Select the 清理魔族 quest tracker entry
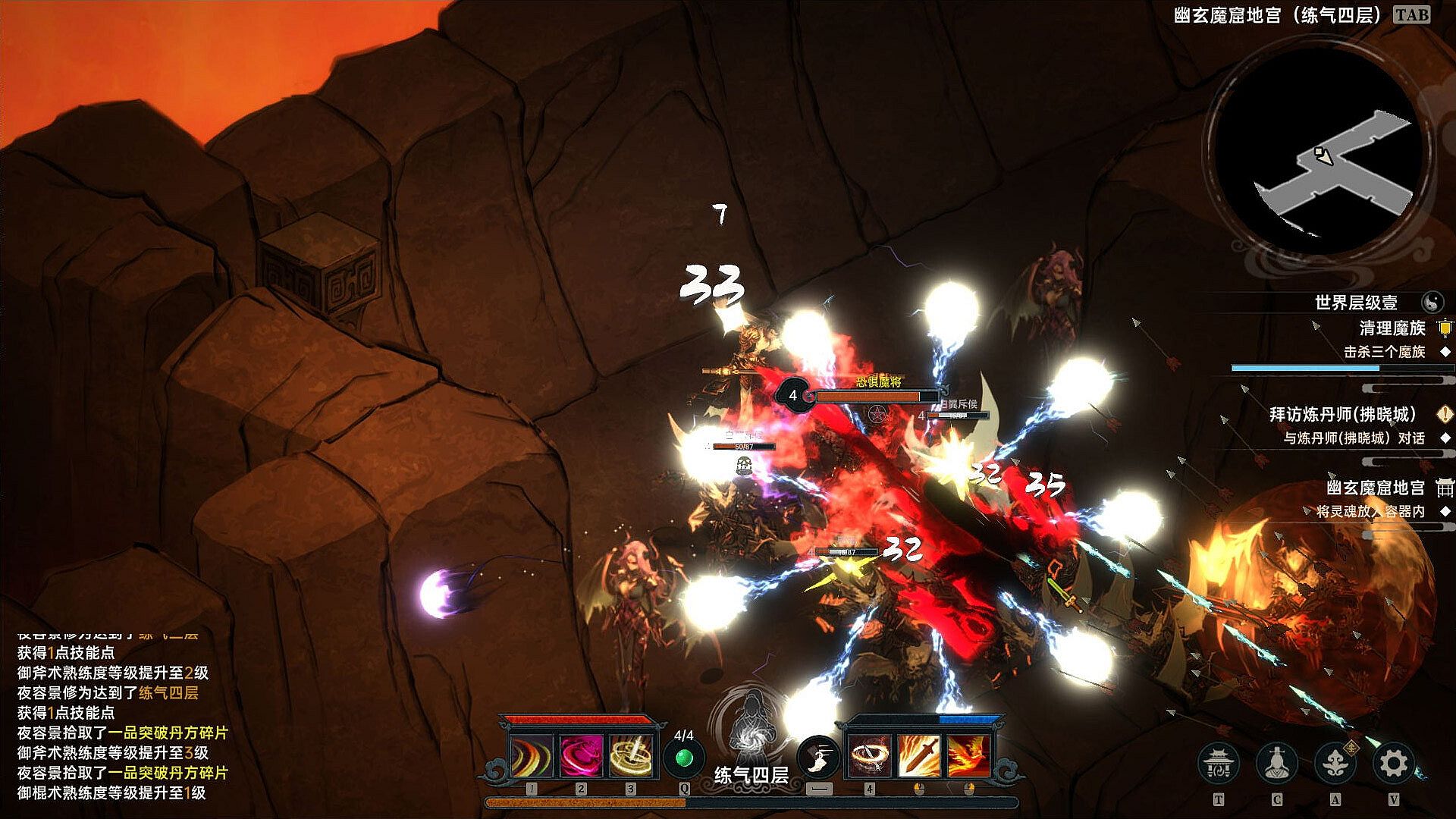Image resolution: width=1456 pixels, height=819 pixels. [1392, 328]
